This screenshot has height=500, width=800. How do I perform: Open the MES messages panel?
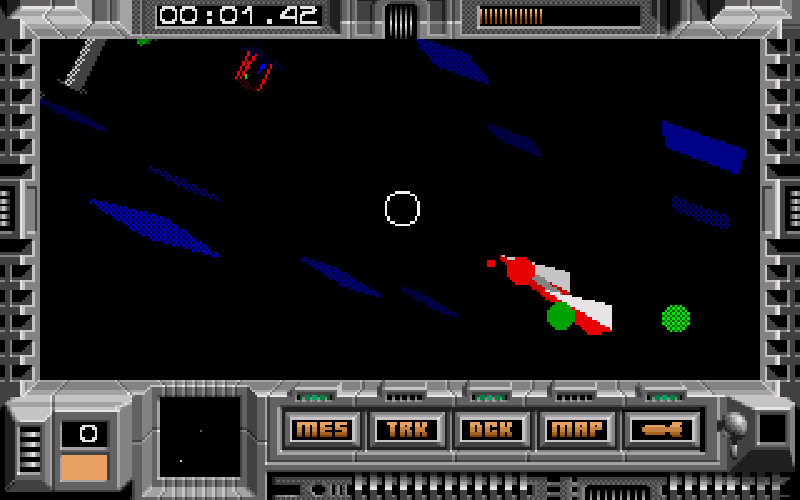tap(323, 430)
